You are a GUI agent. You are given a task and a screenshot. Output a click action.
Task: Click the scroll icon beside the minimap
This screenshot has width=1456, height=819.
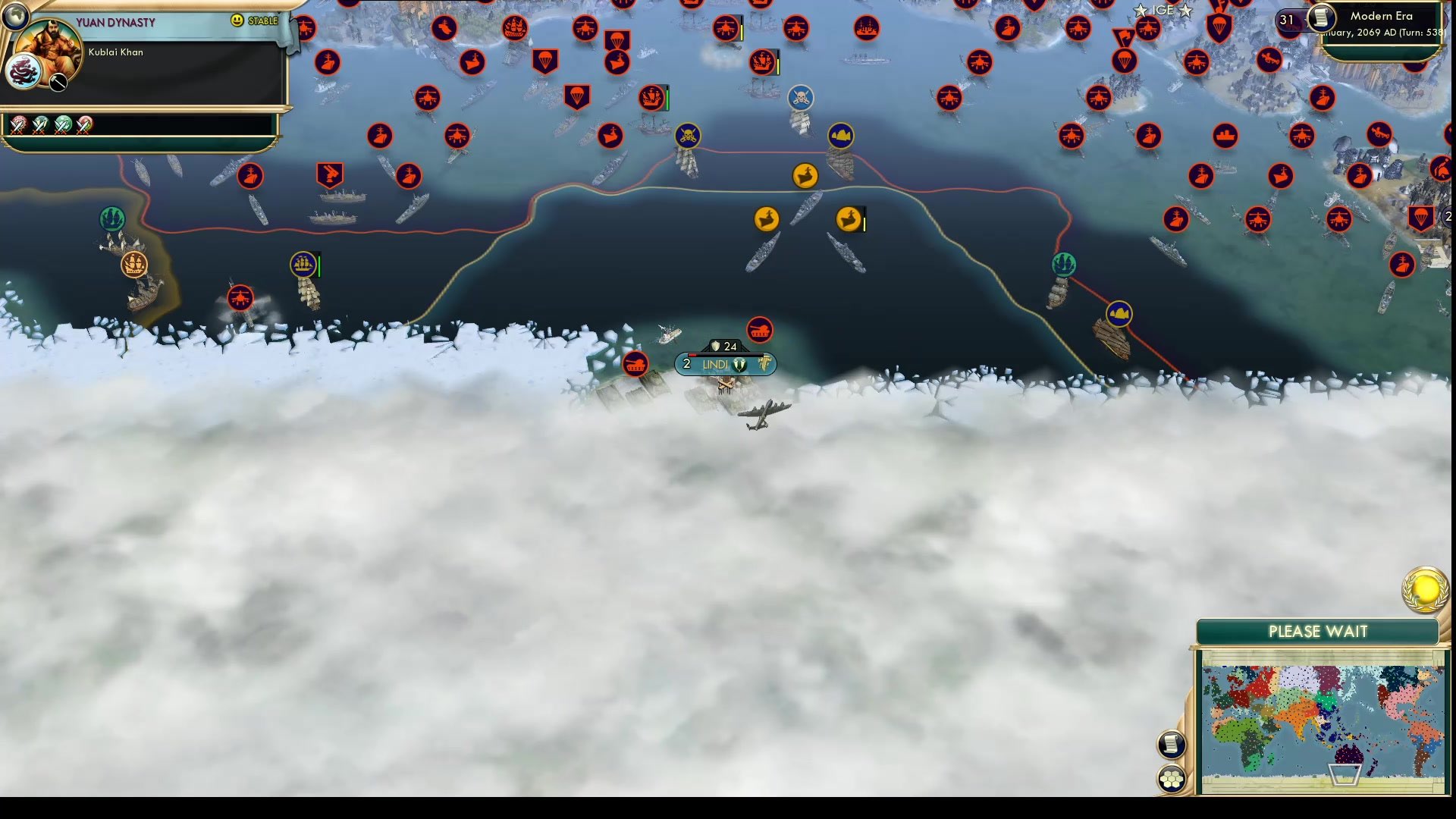(1171, 744)
